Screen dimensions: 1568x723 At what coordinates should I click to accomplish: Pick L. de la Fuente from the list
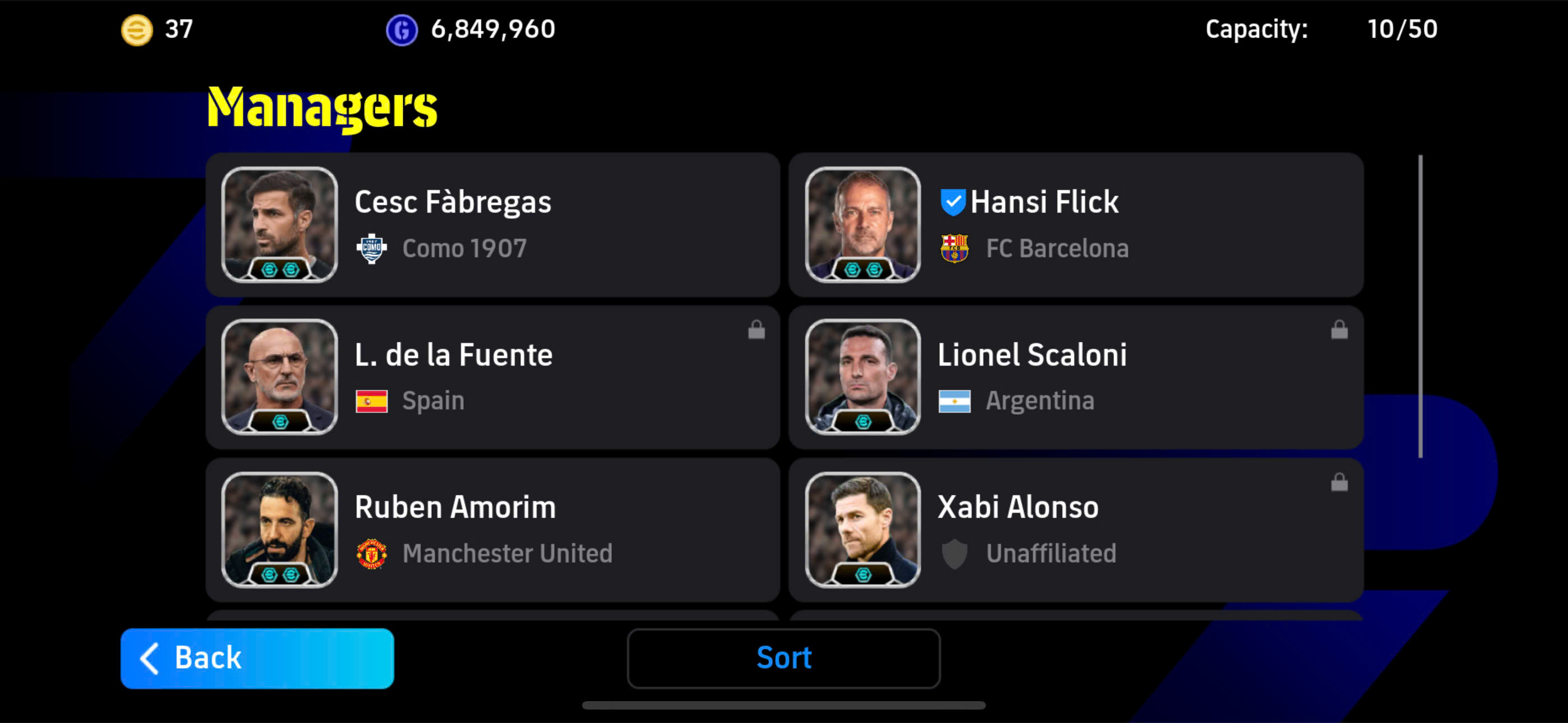(x=492, y=377)
